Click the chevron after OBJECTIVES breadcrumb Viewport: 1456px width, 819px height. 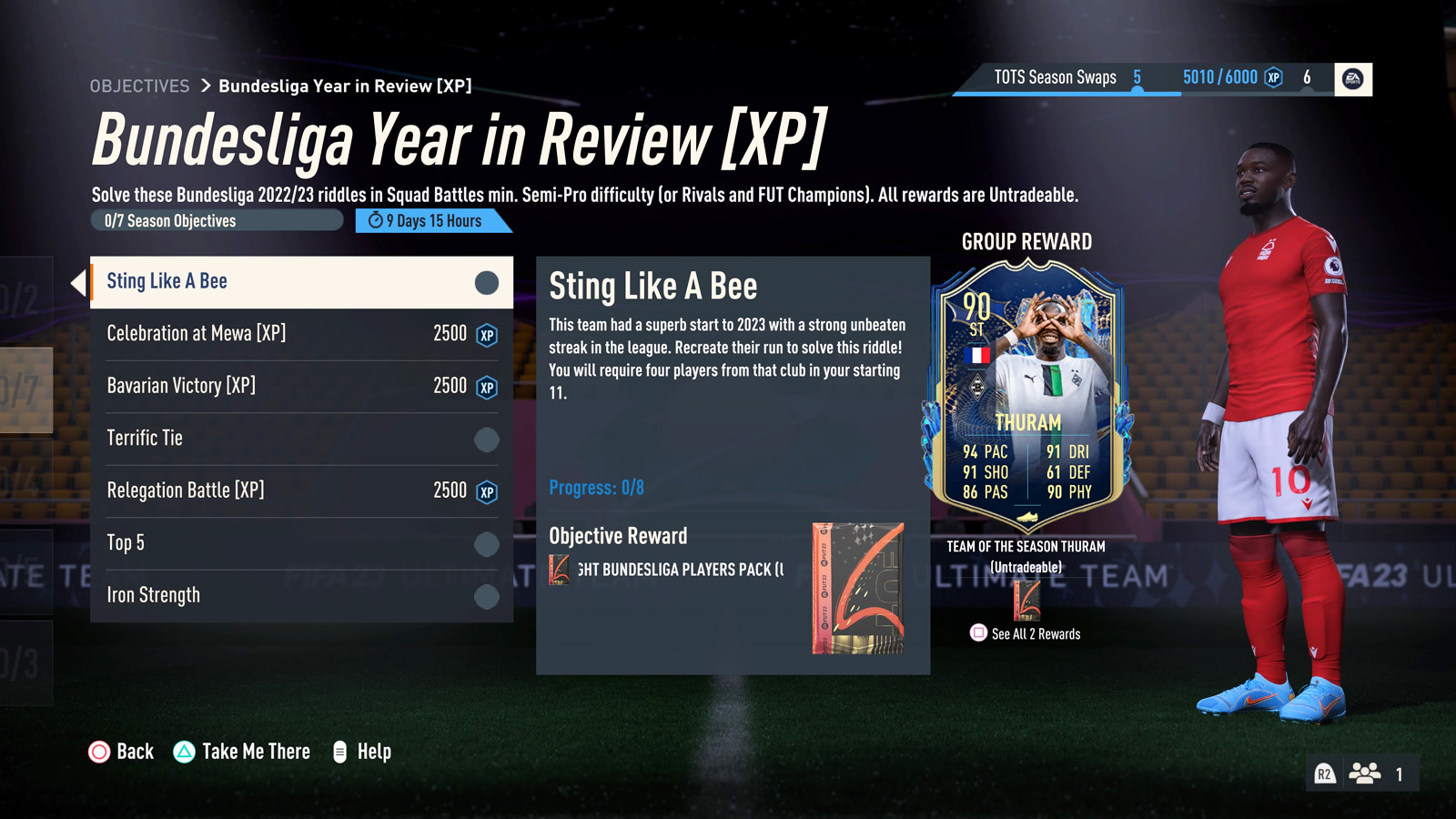coord(205,86)
